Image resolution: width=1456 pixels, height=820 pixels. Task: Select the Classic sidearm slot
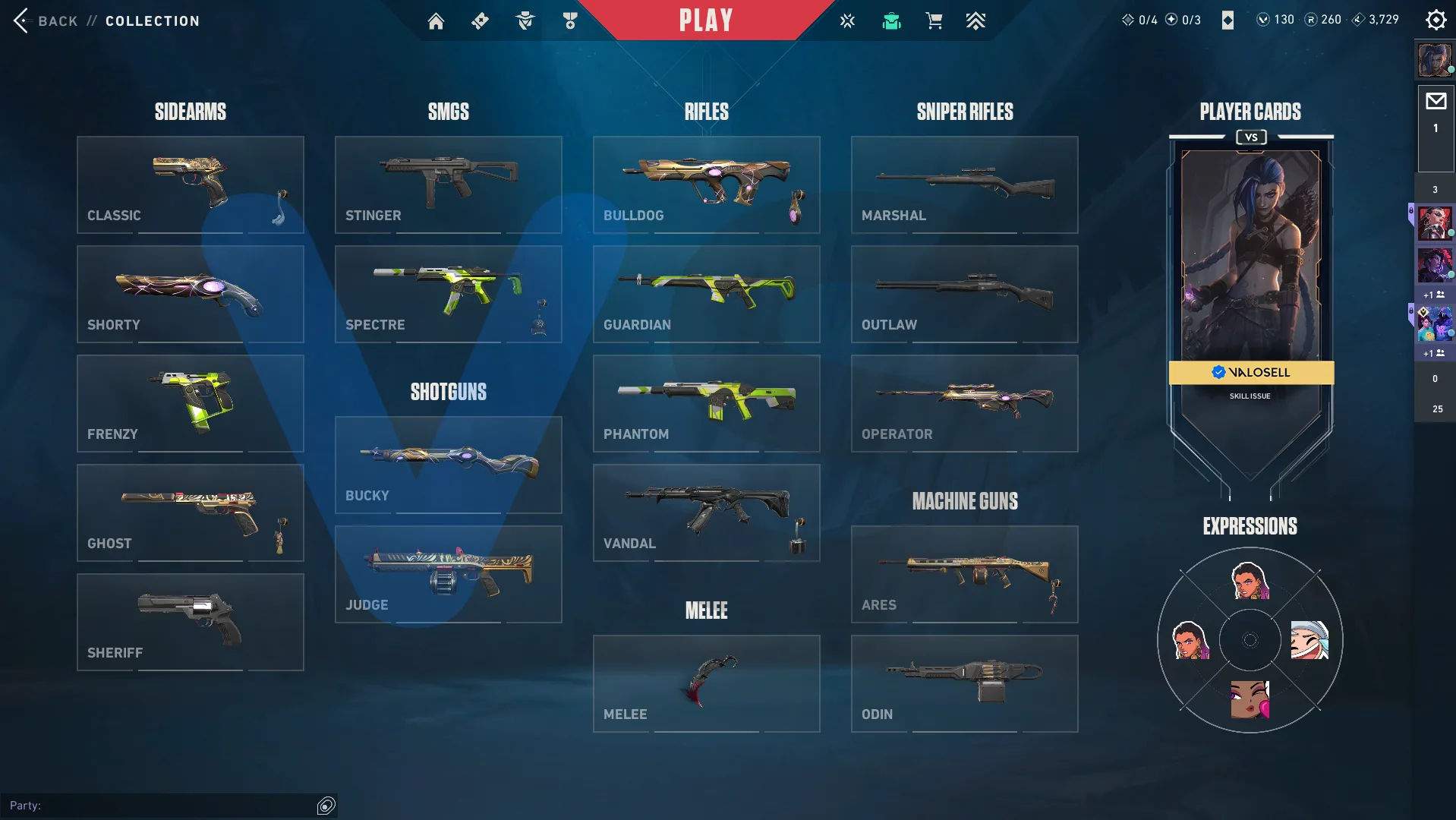(190, 184)
